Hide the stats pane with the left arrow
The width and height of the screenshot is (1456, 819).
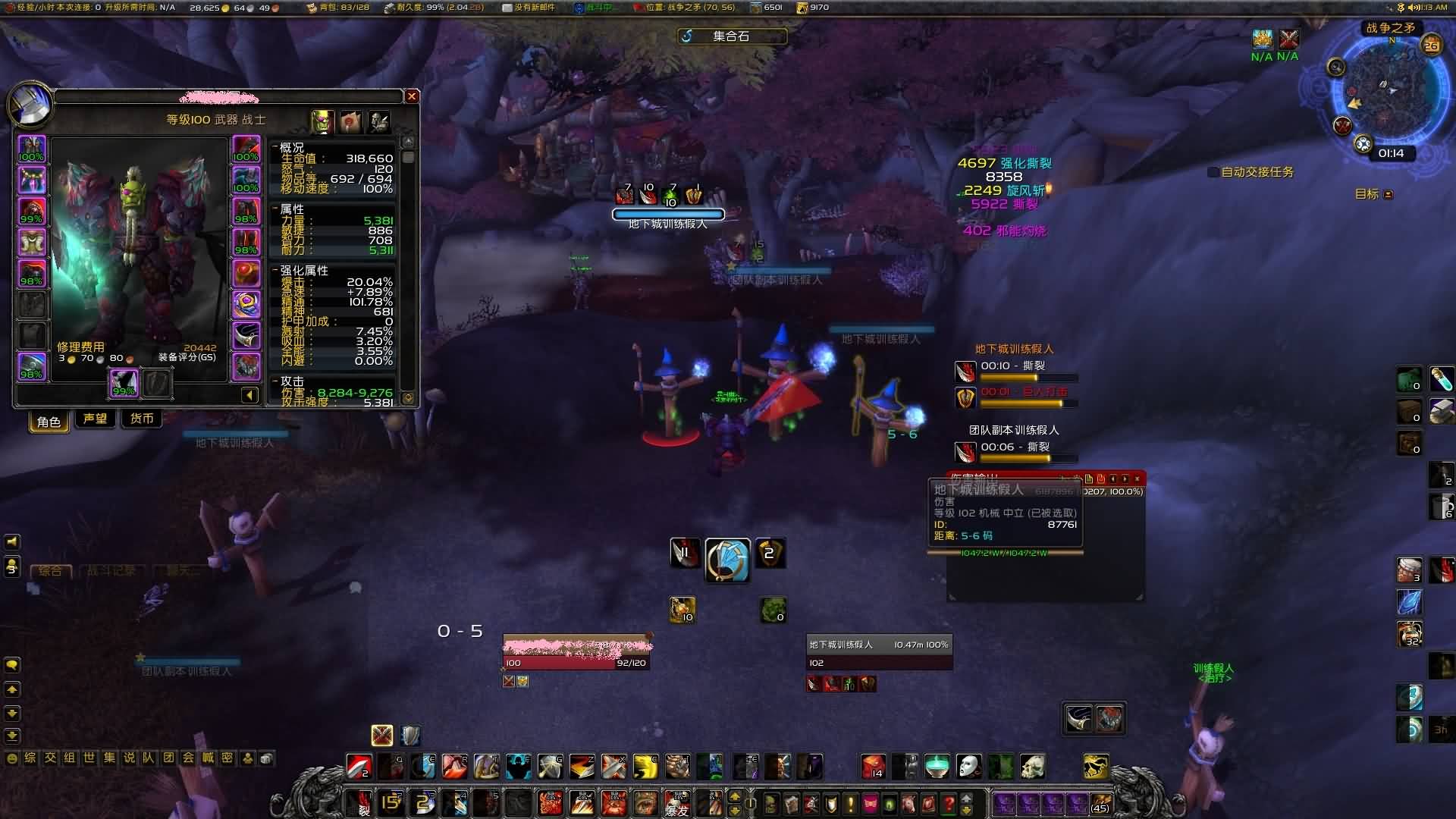[249, 394]
